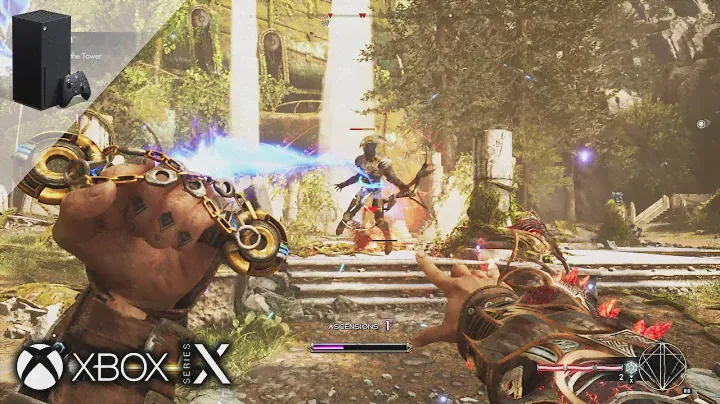Select the geometric diamond emblem in the corner
Viewport: 720px width, 404px height.
tap(663, 364)
